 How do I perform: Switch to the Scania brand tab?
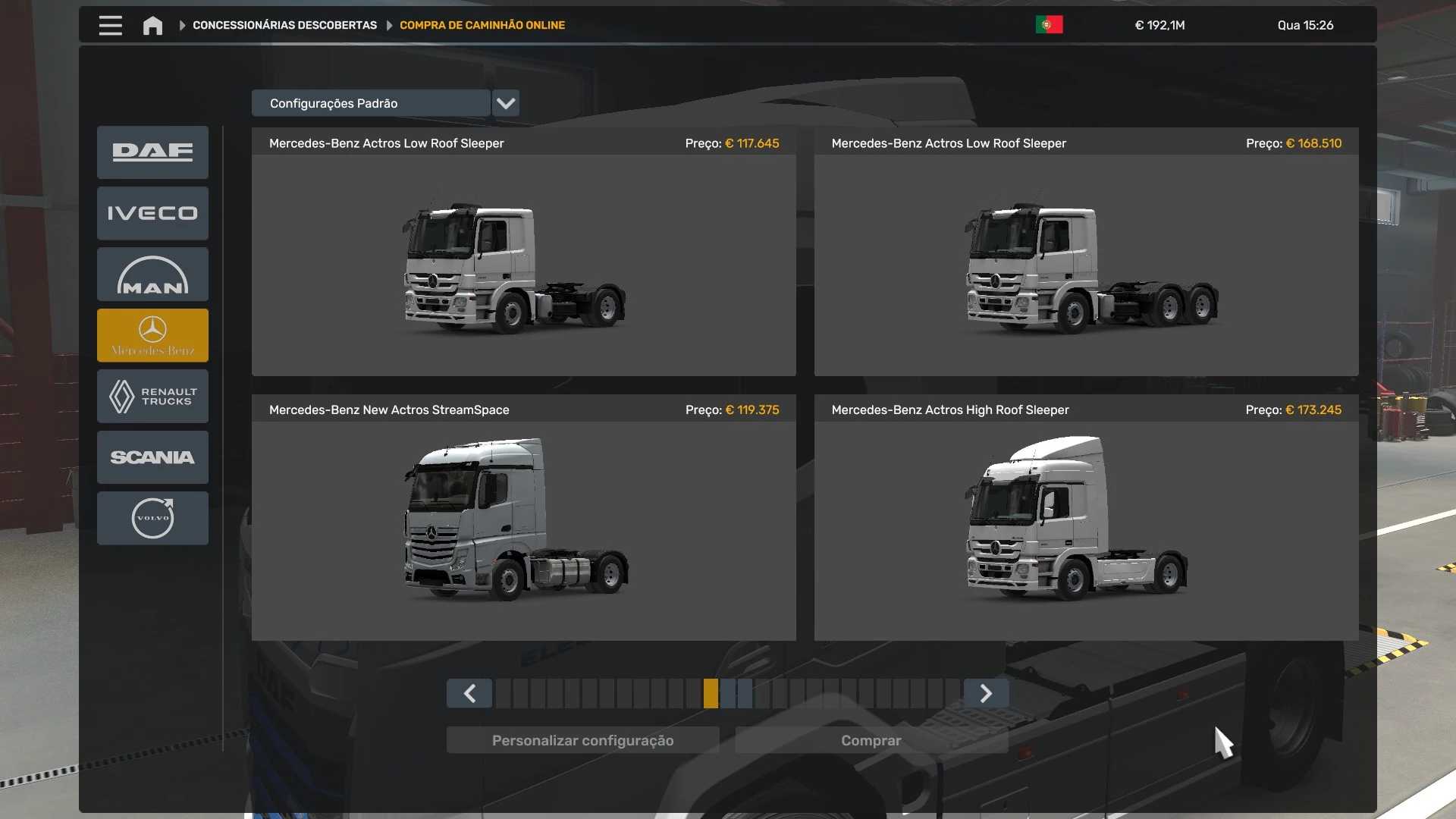click(x=152, y=457)
